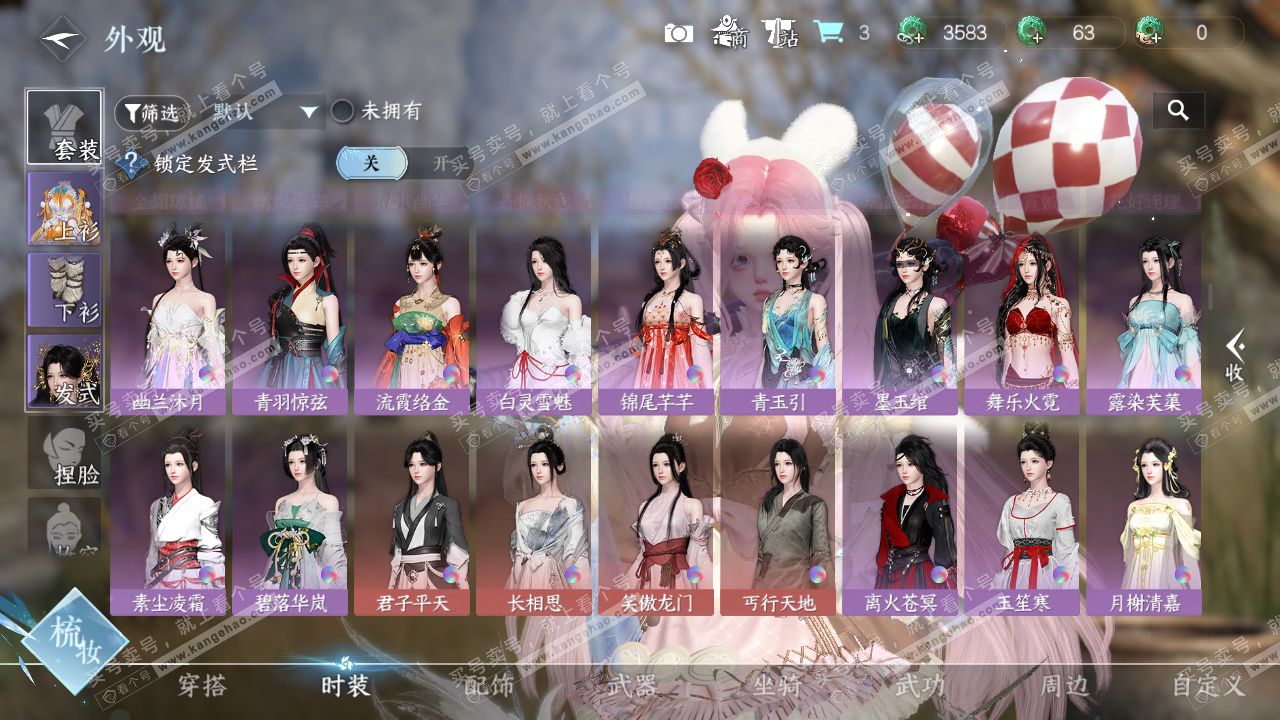Viewport: 1280px width, 720px height.
Task: Choose the 流霞络金 outfit card
Action: click(412, 315)
